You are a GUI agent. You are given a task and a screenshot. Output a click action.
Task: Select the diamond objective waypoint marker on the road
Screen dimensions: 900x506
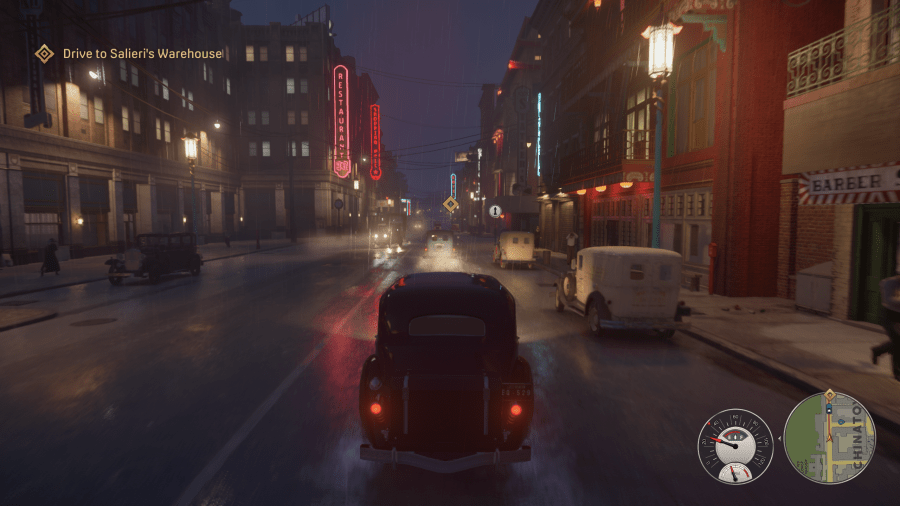(451, 204)
